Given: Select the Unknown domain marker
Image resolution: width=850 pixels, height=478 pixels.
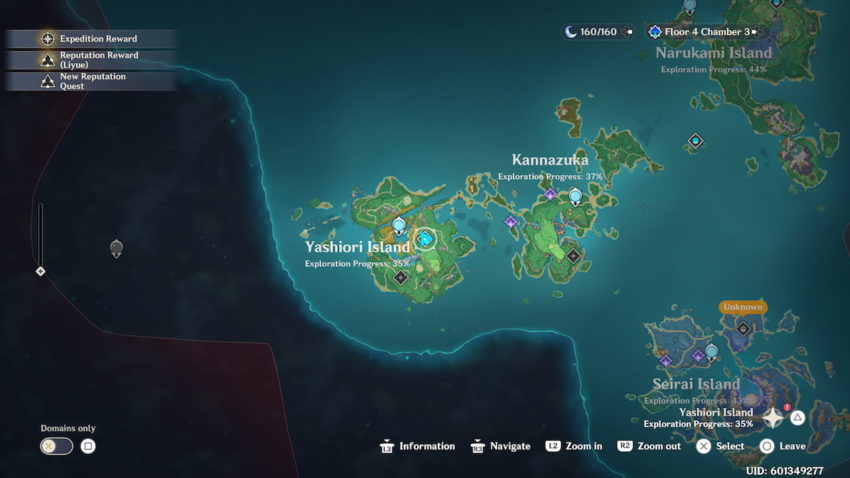Looking at the screenshot, I should (x=743, y=328).
